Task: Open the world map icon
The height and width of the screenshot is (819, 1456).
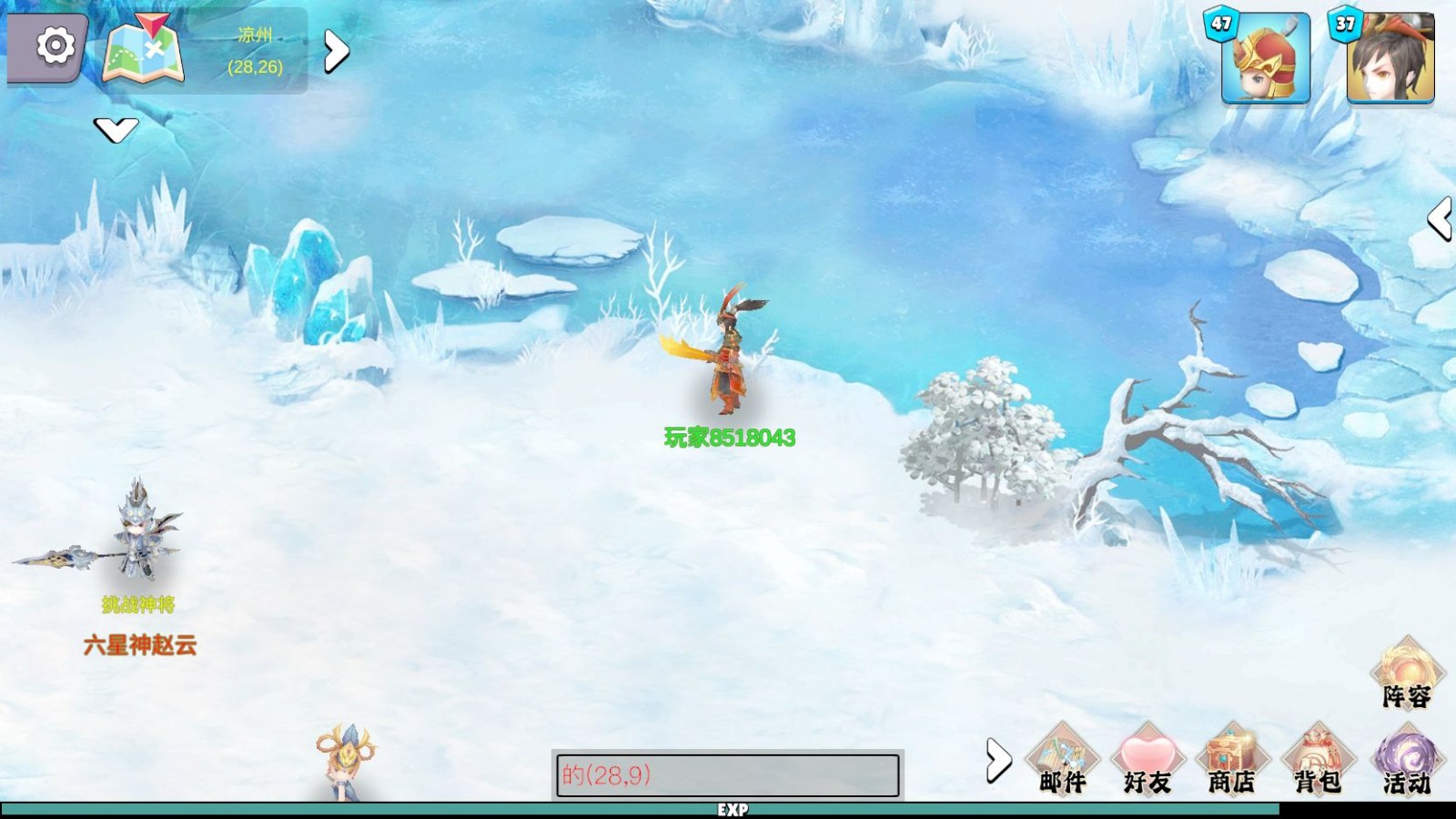Action: click(x=144, y=50)
